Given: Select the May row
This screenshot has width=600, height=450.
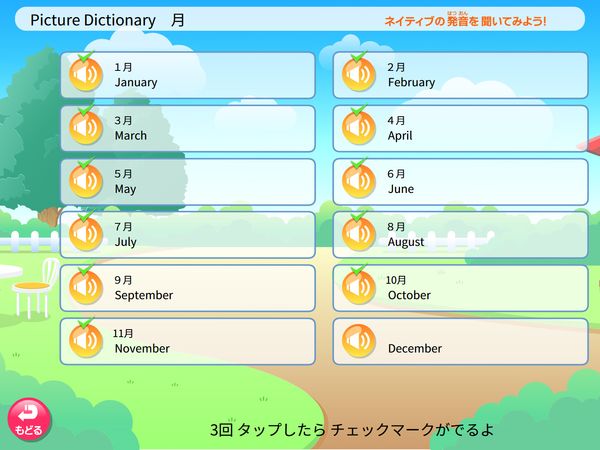Looking at the screenshot, I should click(187, 182).
